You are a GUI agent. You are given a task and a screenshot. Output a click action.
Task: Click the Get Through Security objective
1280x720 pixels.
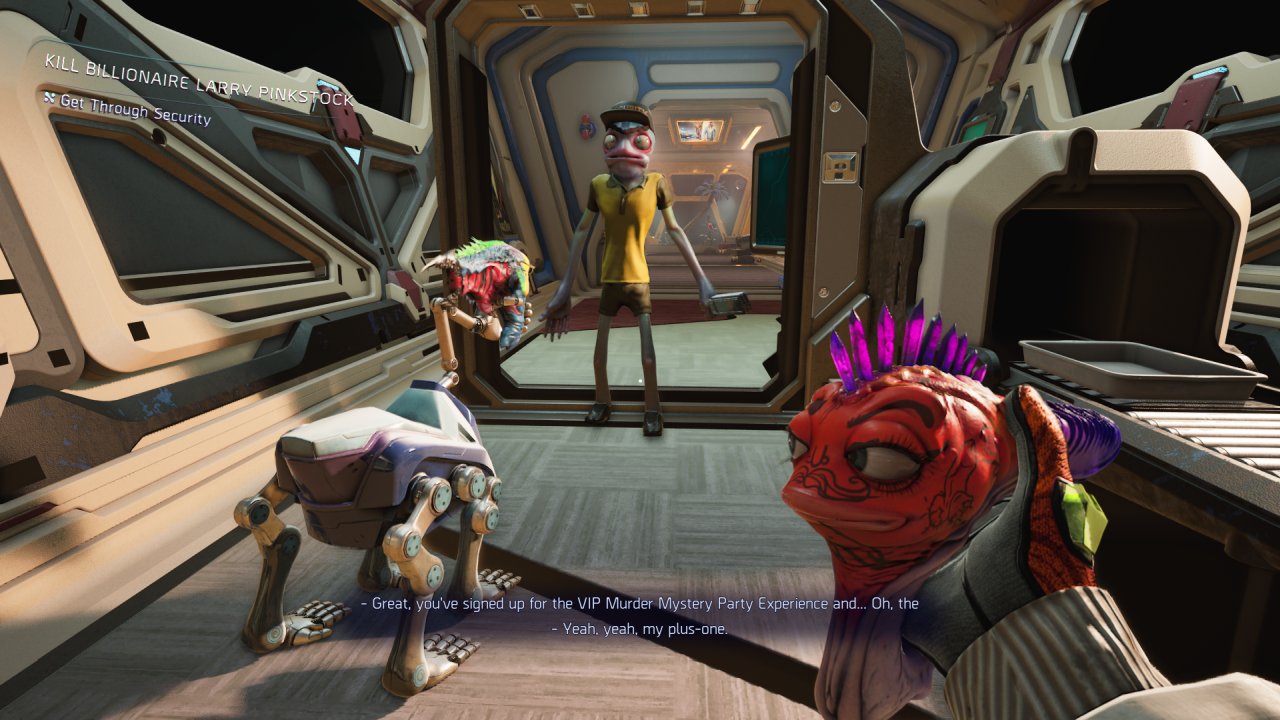tap(135, 110)
